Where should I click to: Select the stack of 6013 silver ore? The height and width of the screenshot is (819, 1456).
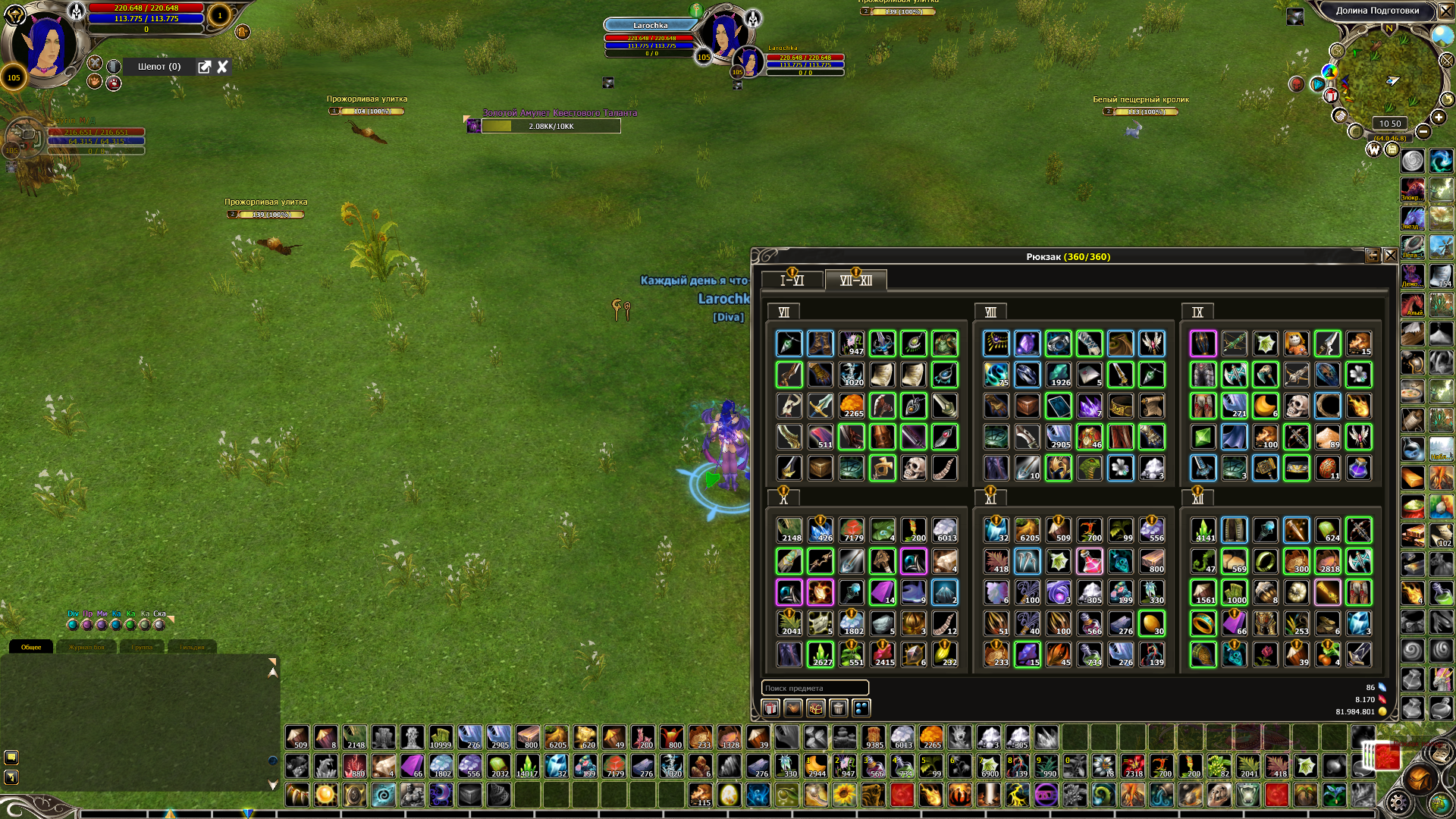coord(944,531)
